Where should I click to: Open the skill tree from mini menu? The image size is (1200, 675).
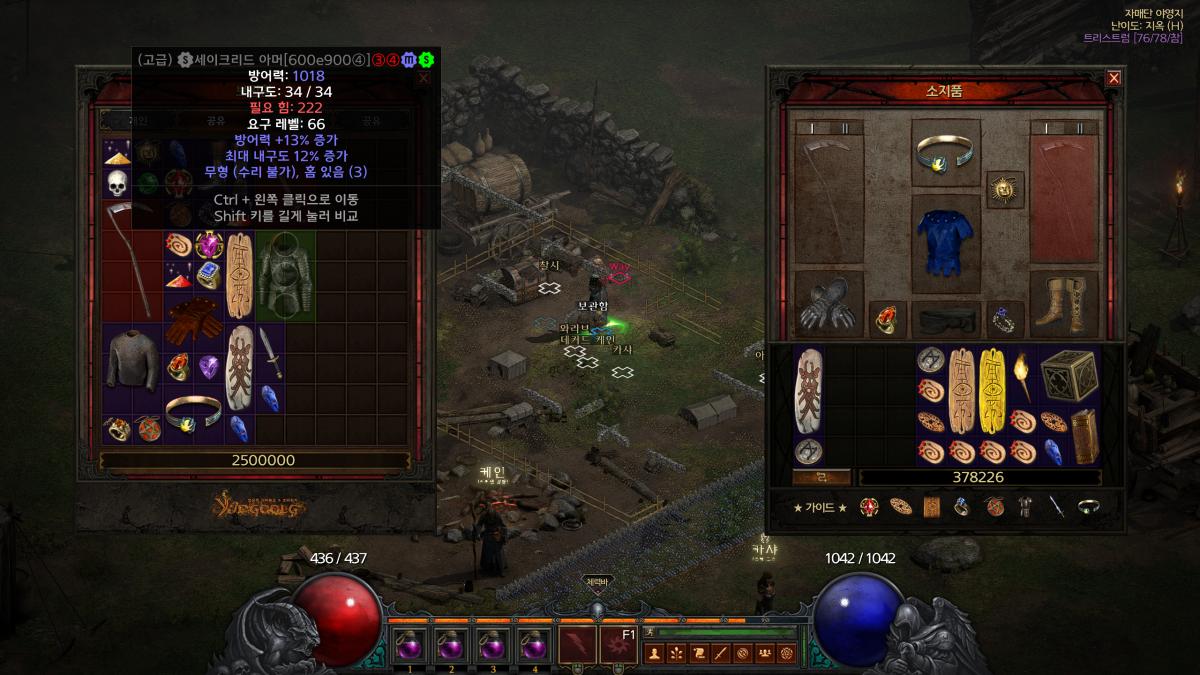point(677,654)
